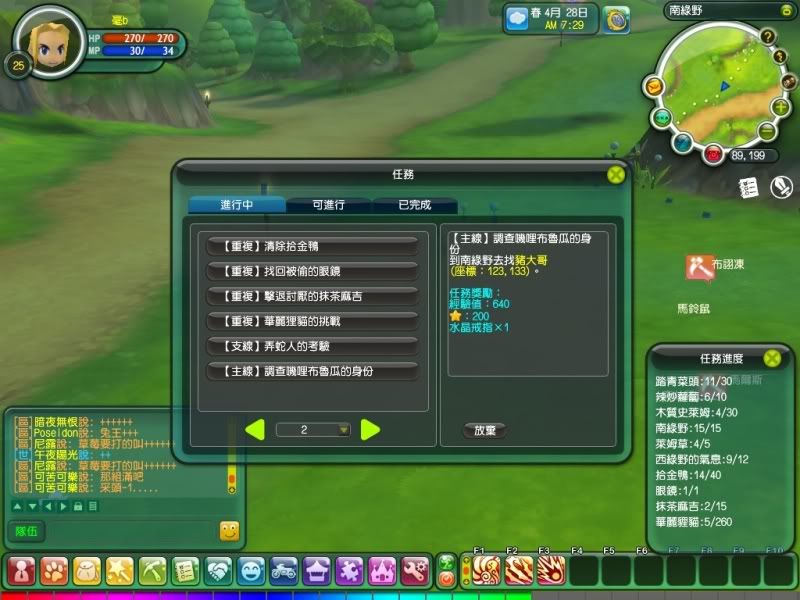Screen dimensions: 800x600
Task: Open the help question mark icon on the minimap
Action: pos(768,37)
